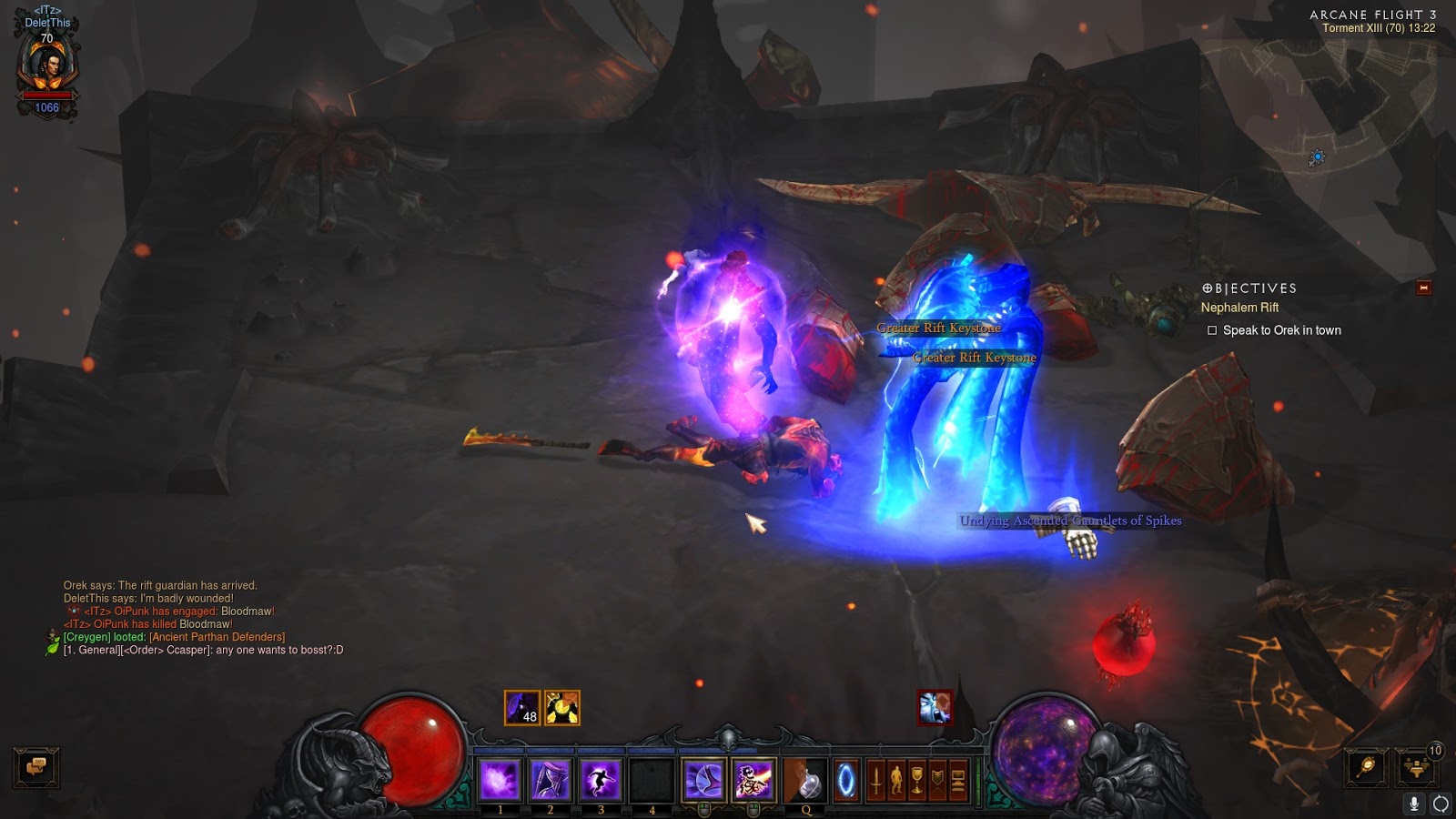Check off the Speak to Orek objective
Screen dimensions: 1456x819
(x=1210, y=330)
